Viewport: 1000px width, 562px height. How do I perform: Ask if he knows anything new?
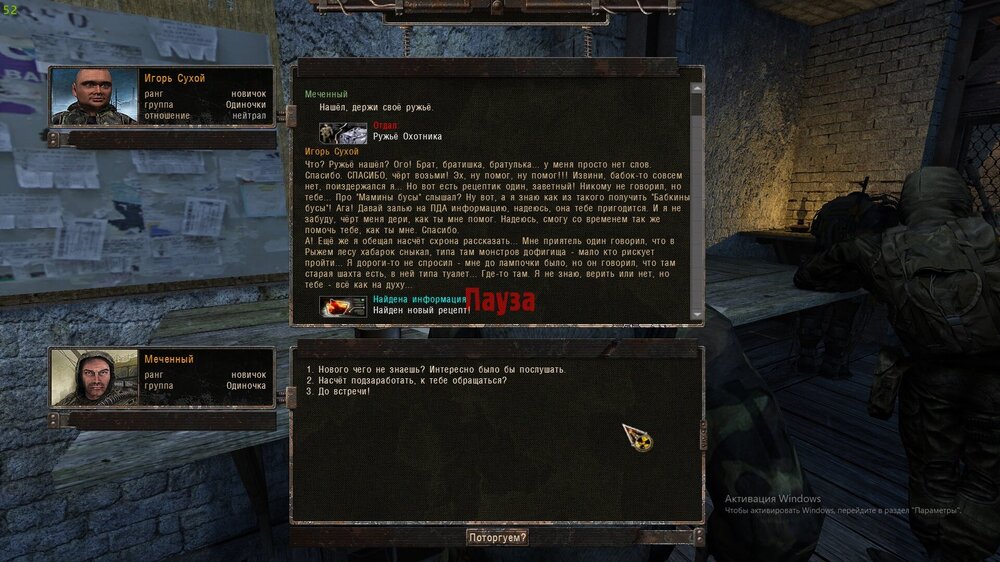click(436, 370)
